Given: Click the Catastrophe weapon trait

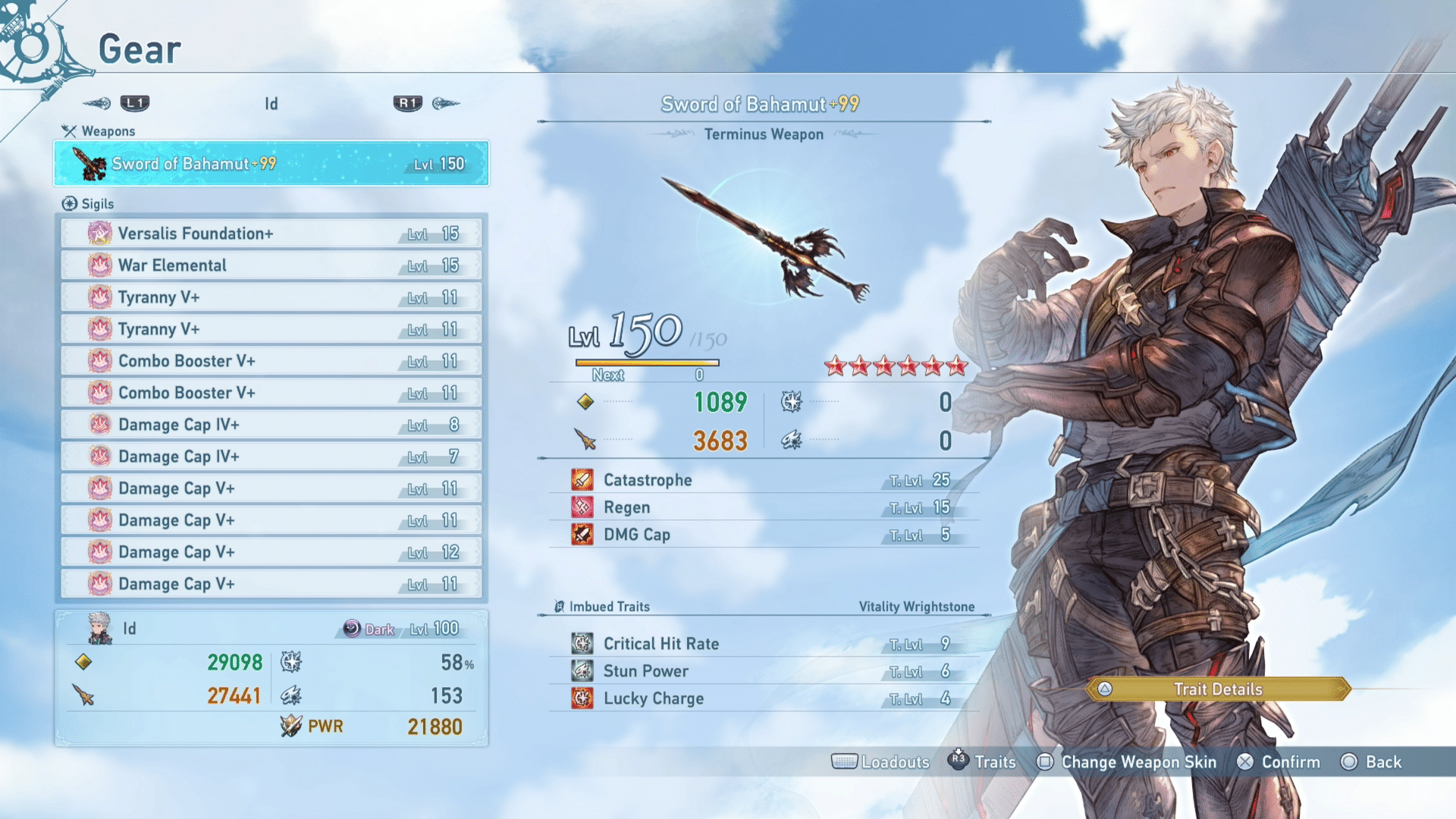Looking at the screenshot, I should point(763,480).
